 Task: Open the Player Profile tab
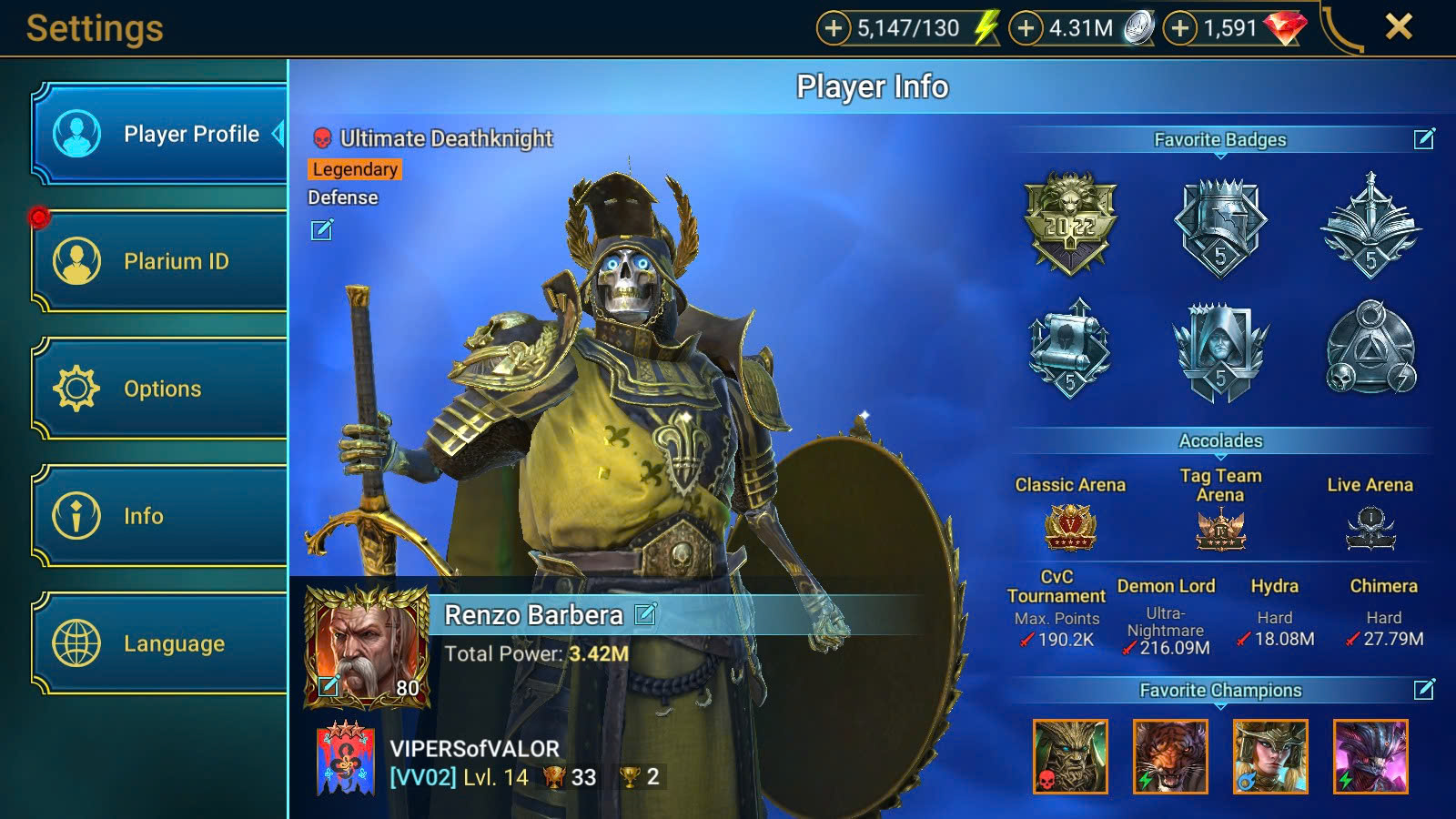click(160, 134)
